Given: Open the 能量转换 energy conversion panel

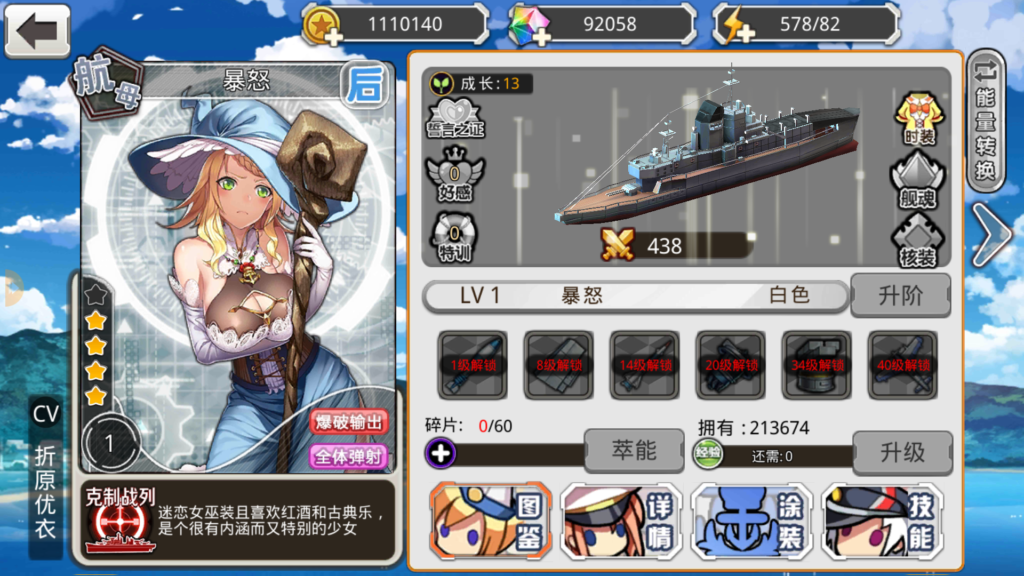Looking at the screenshot, I should (x=986, y=119).
